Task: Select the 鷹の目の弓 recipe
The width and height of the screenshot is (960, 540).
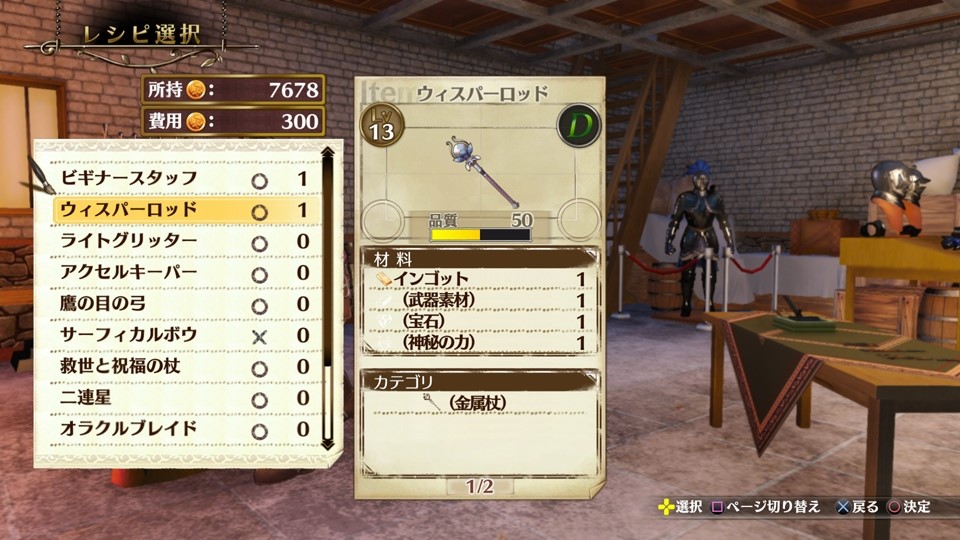Action: pyautogui.click(x=185, y=304)
